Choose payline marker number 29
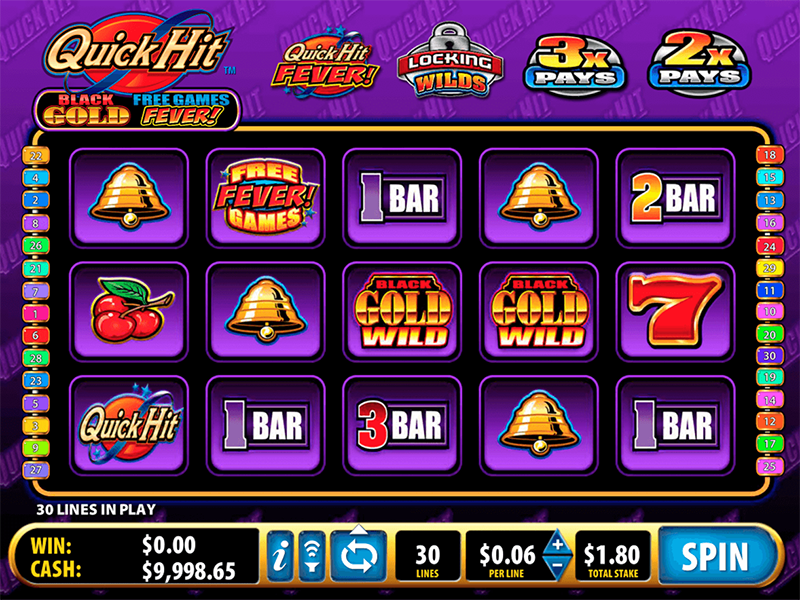Viewport: 800px width, 600px height. (769, 269)
